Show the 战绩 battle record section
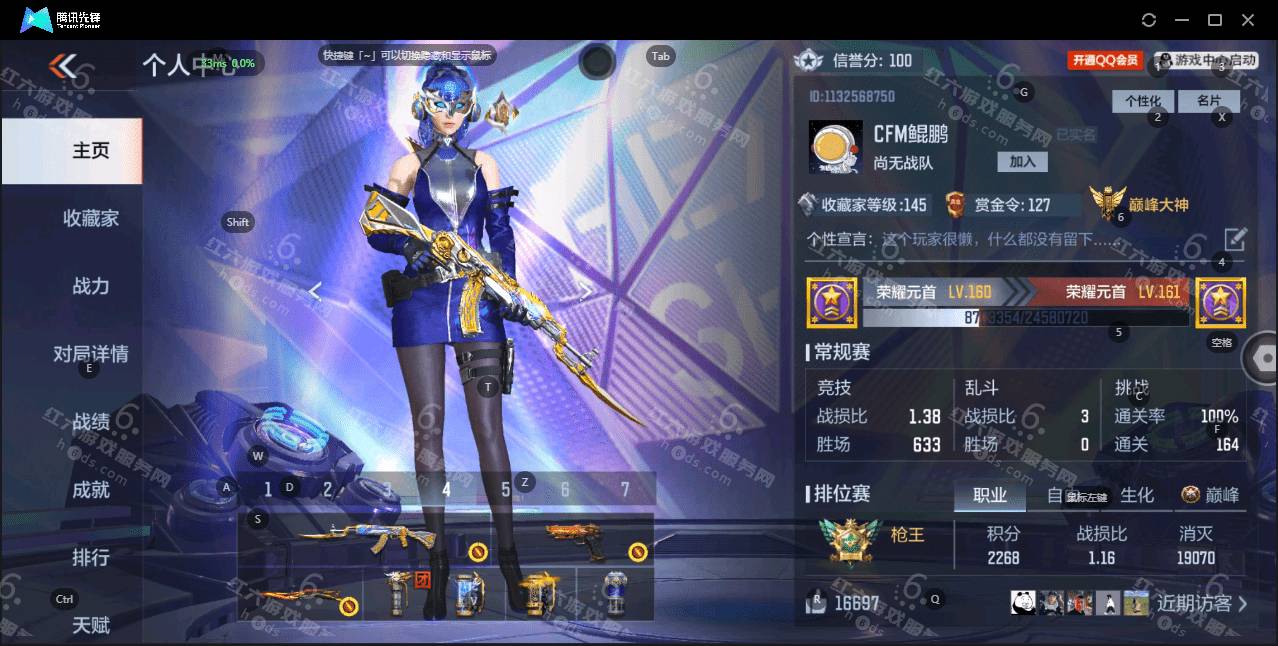1278x646 pixels. (x=90, y=422)
